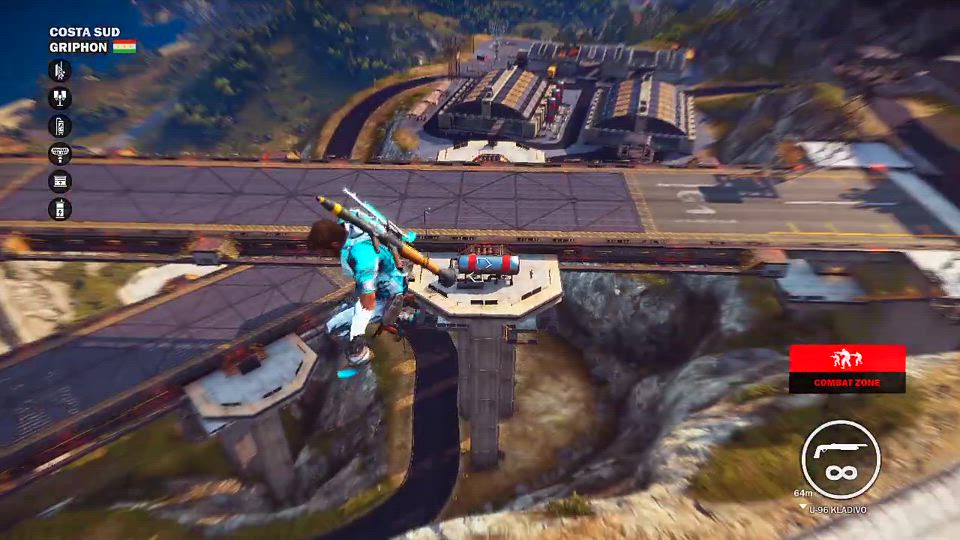Click the red Combat Zone indicator

pyautogui.click(x=847, y=368)
